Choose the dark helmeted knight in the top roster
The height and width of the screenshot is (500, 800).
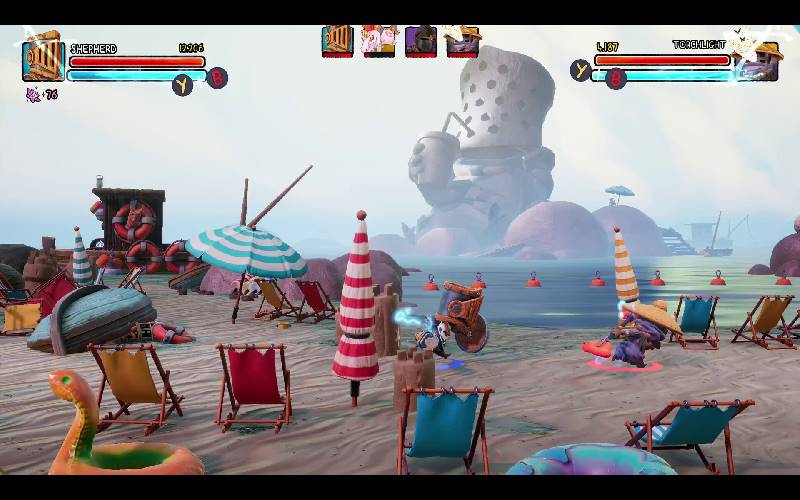[420, 41]
